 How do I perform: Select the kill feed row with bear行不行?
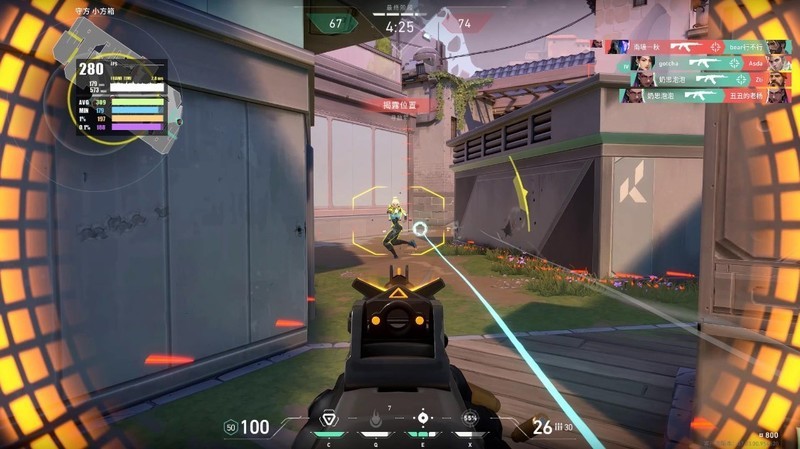[x=698, y=46]
